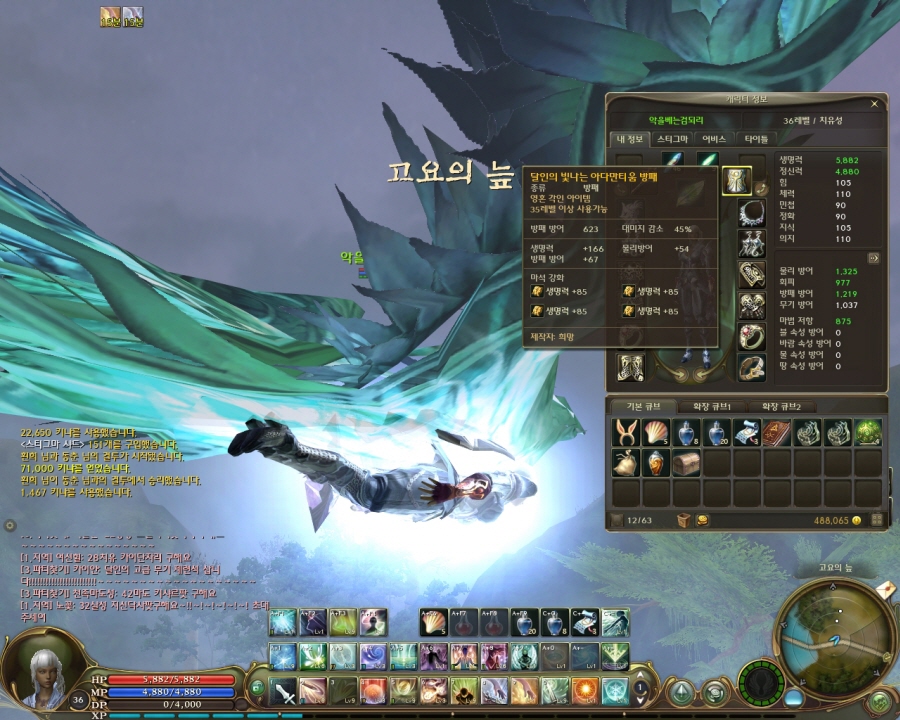Open the 어비스 tab
The width and height of the screenshot is (900, 720).
pos(714,139)
